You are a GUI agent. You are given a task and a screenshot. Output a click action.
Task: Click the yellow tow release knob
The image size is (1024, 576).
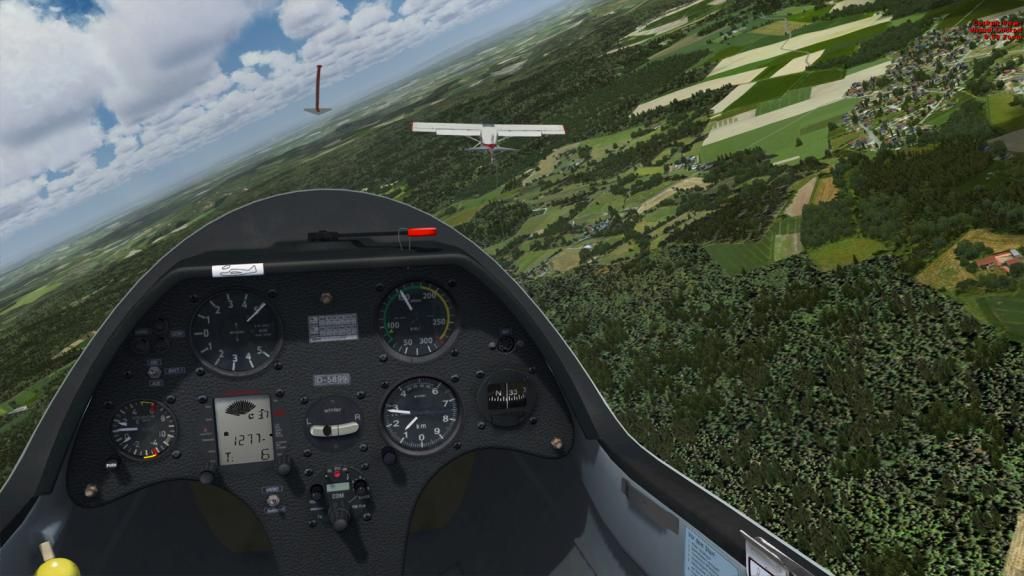pos(57,566)
